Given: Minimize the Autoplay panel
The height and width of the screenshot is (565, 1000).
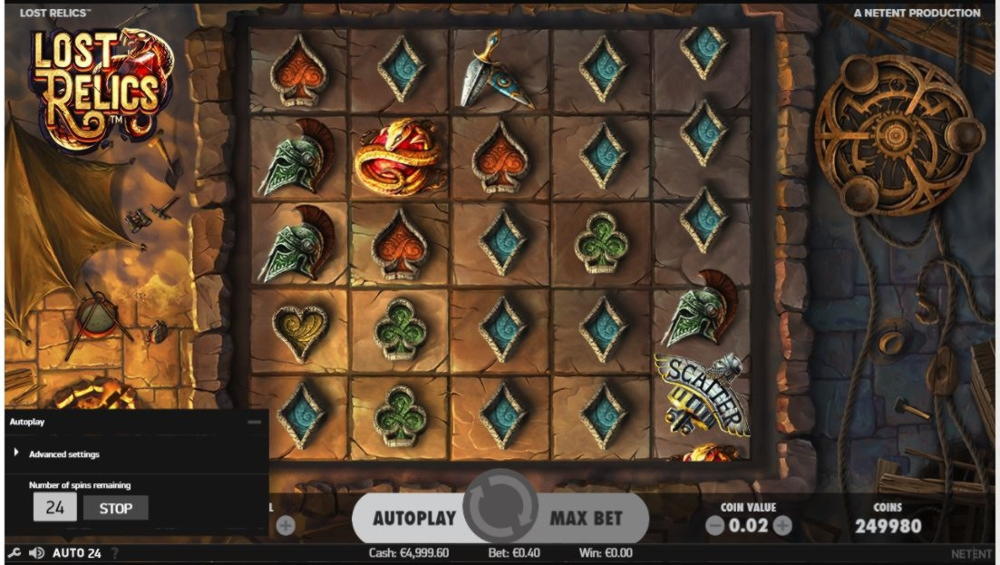Looking at the screenshot, I should (x=254, y=422).
